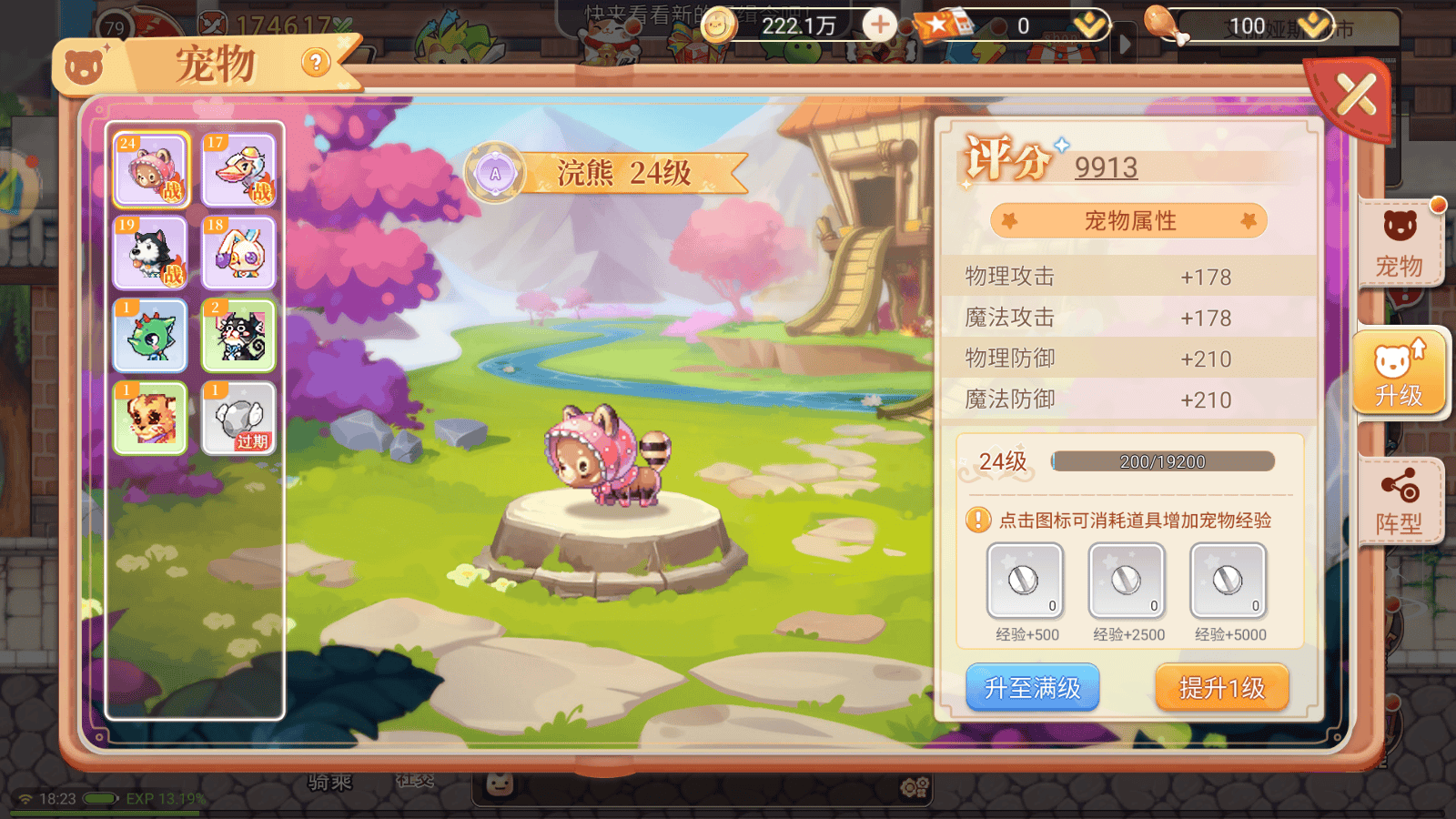This screenshot has height=819, width=1456.
Task: Use the 经验+500 experience item
Action: click(1026, 581)
